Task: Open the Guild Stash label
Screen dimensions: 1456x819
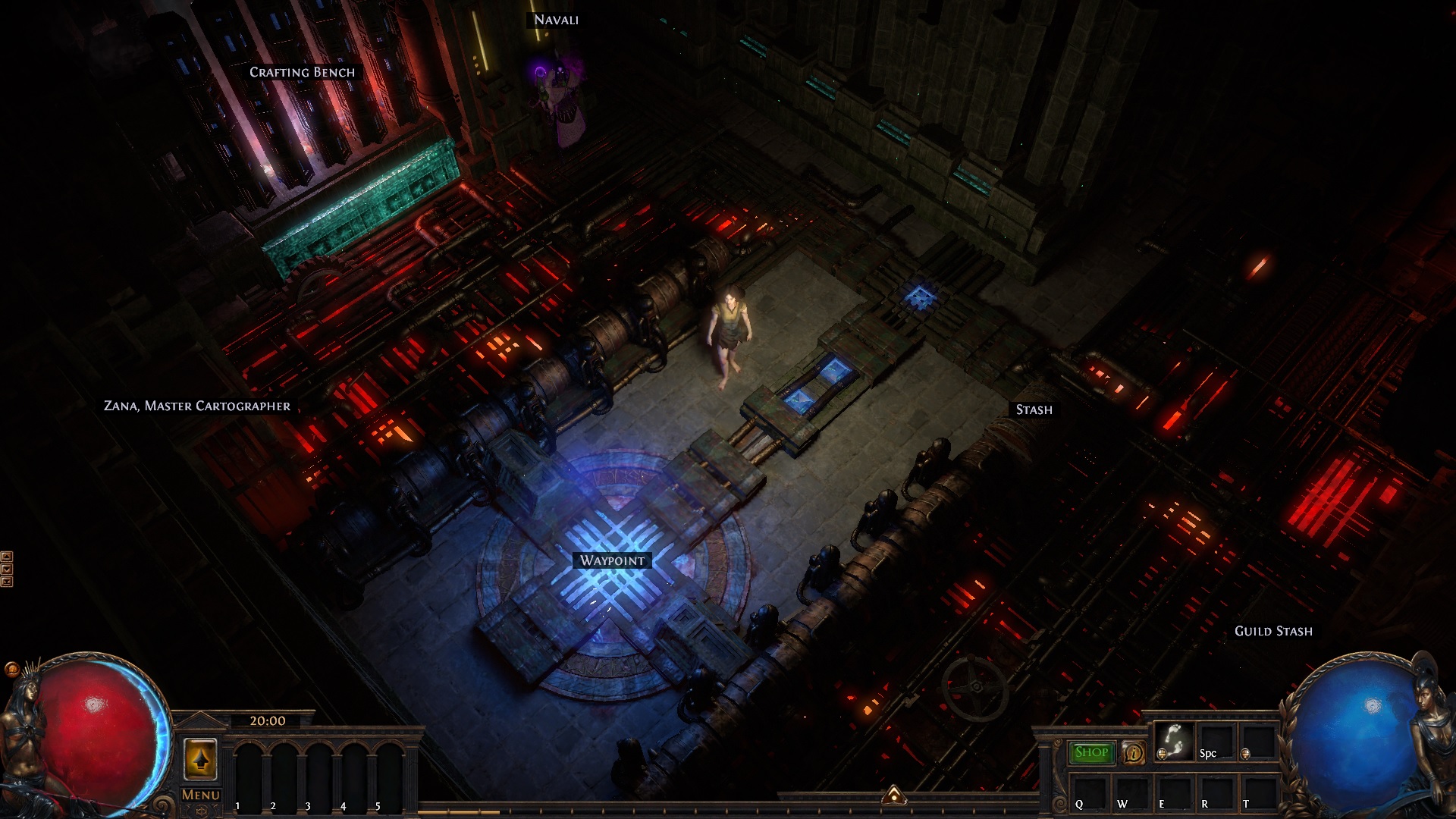Action: click(1272, 631)
